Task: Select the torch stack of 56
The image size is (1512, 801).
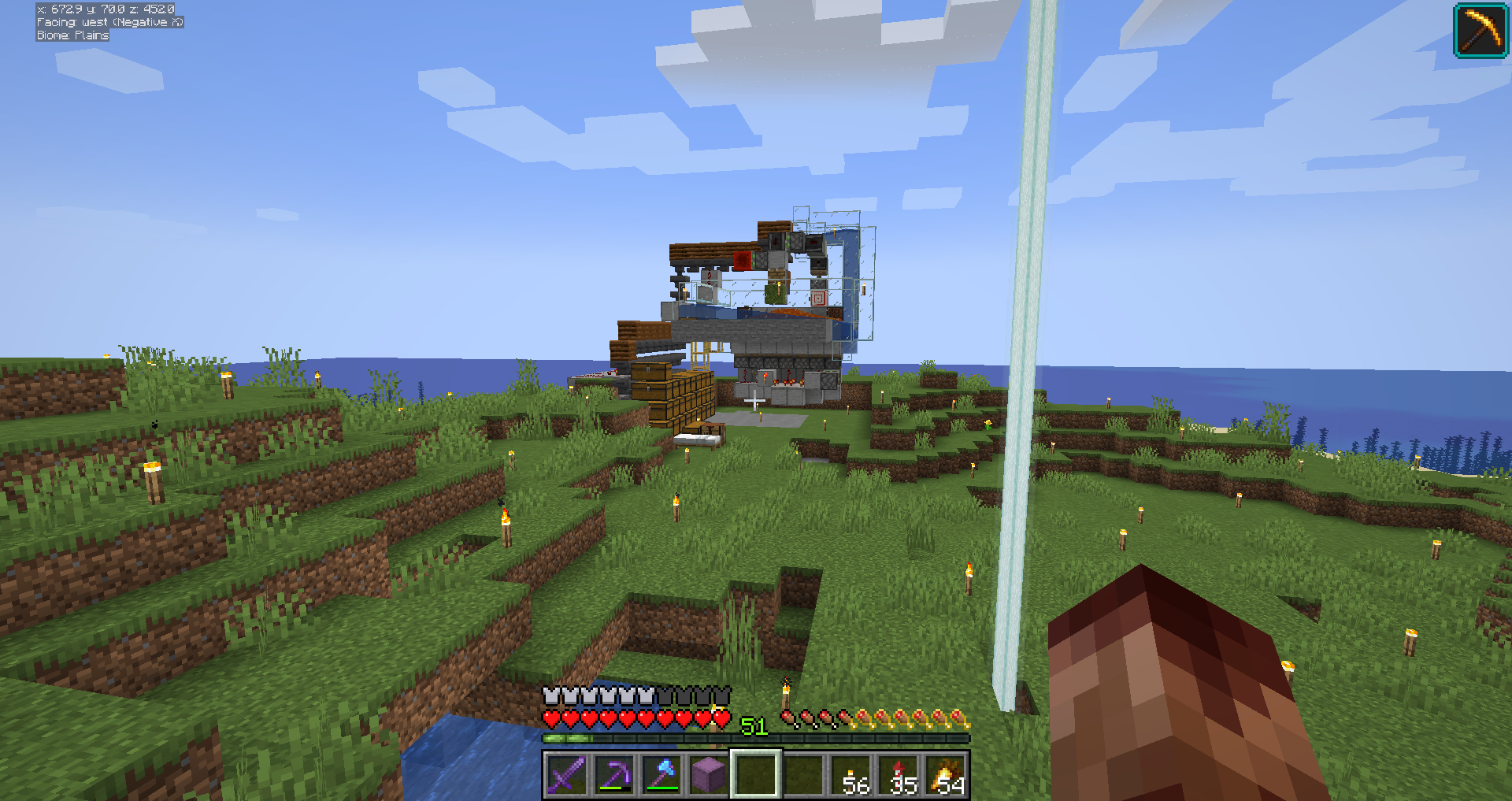Action: point(851,775)
